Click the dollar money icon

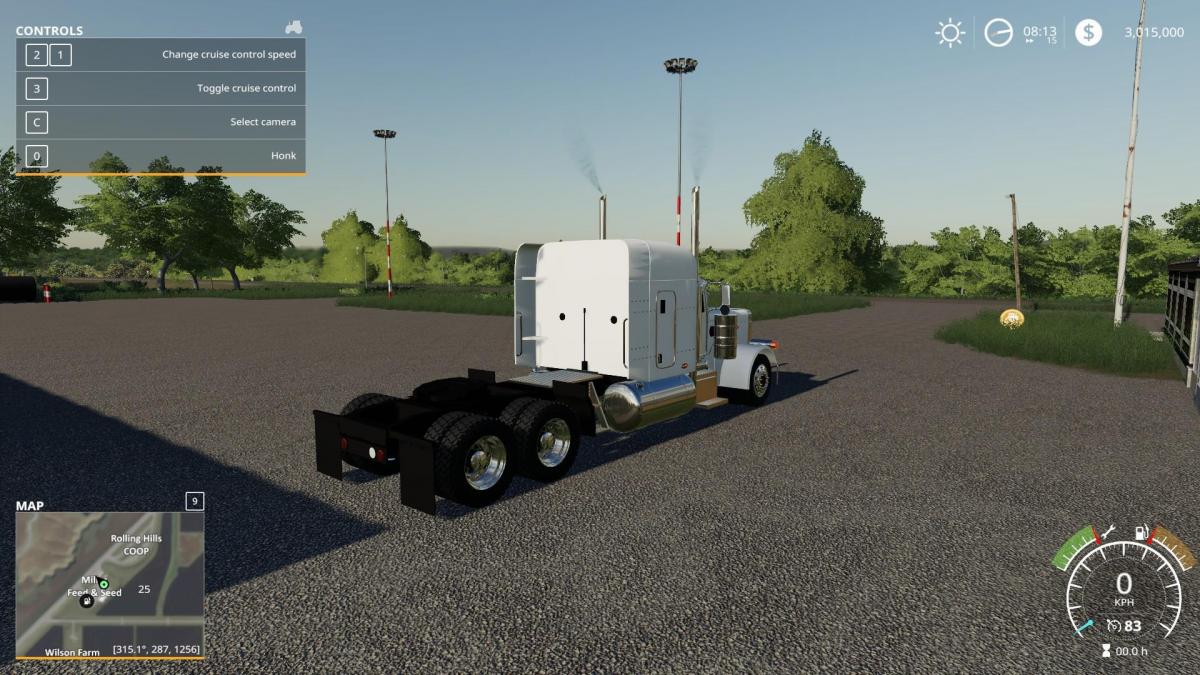[x=1088, y=33]
